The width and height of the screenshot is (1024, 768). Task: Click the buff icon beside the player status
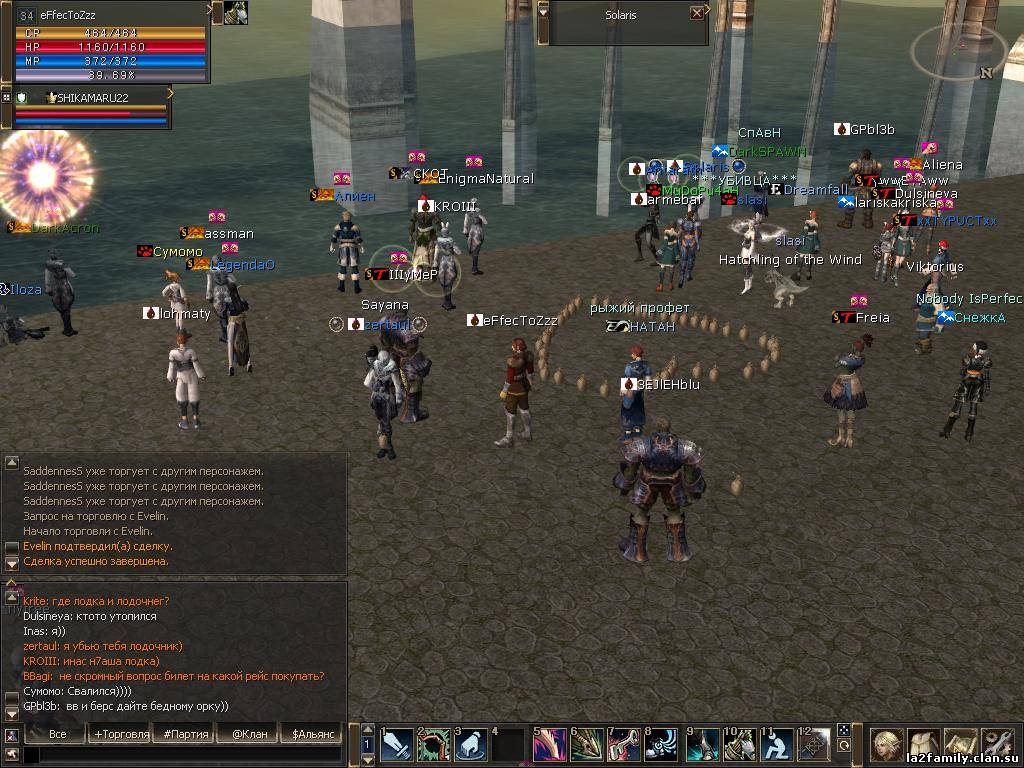pyautogui.click(x=236, y=12)
